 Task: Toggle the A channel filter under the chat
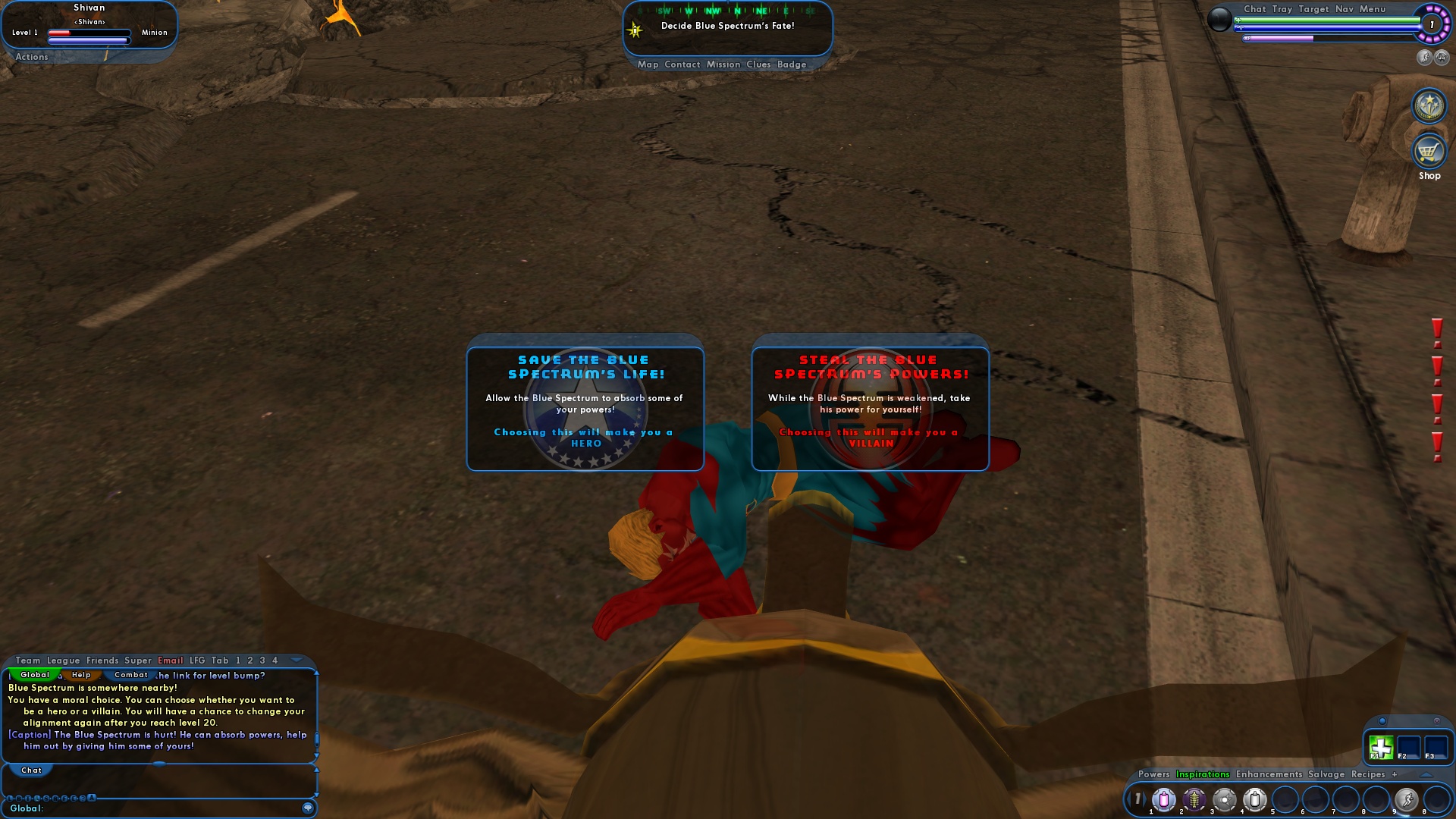click(x=91, y=798)
